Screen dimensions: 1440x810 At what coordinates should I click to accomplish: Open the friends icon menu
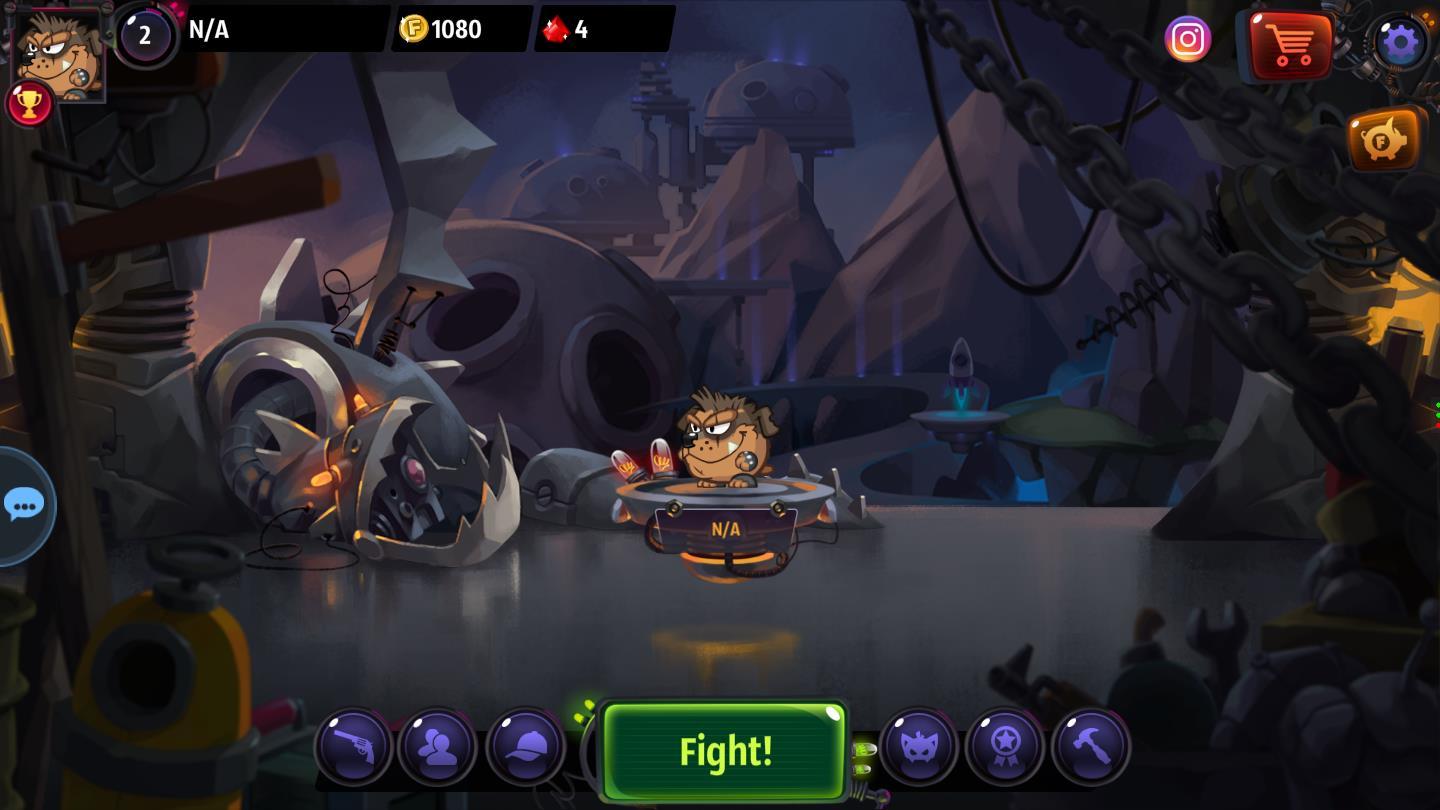(438, 747)
